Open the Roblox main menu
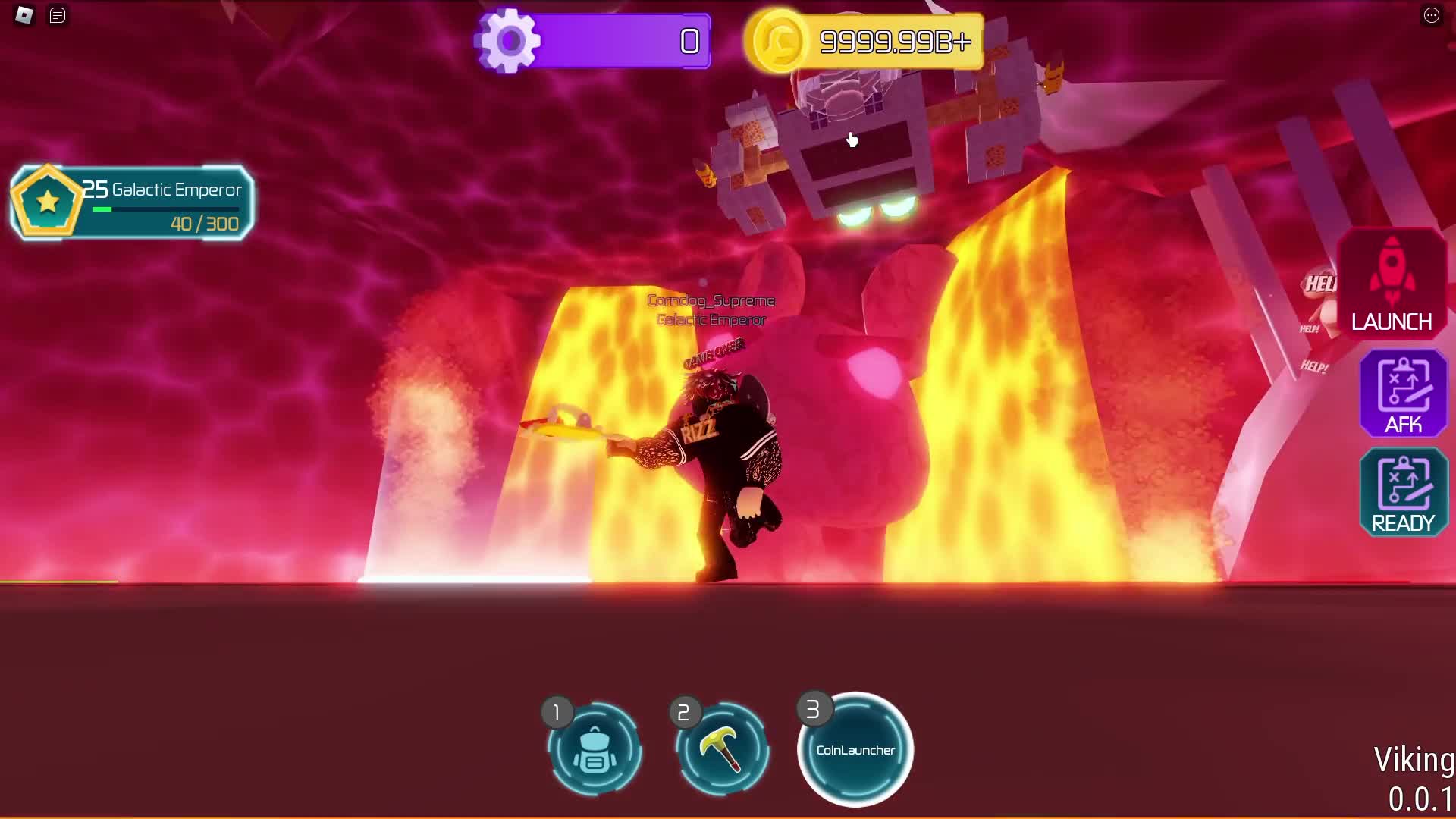The height and width of the screenshot is (819, 1456). (24, 15)
